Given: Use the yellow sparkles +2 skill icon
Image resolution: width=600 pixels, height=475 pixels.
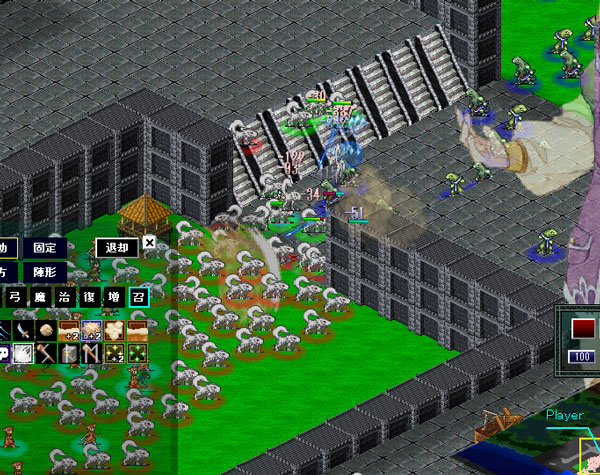Looking at the screenshot, I should pos(114,353).
